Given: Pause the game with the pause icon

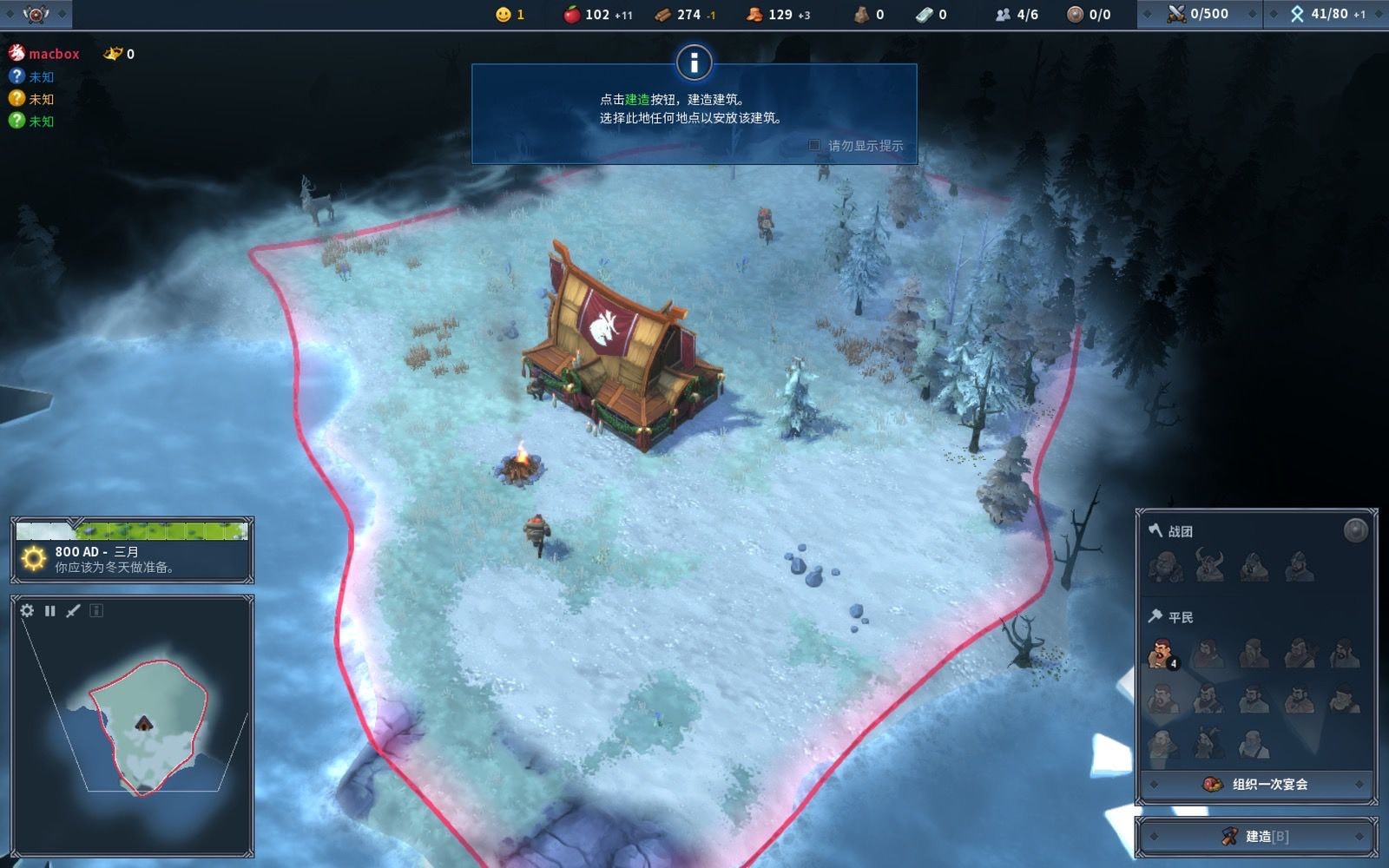Looking at the screenshot, I should pyautogui.click(x=50, y=610).
